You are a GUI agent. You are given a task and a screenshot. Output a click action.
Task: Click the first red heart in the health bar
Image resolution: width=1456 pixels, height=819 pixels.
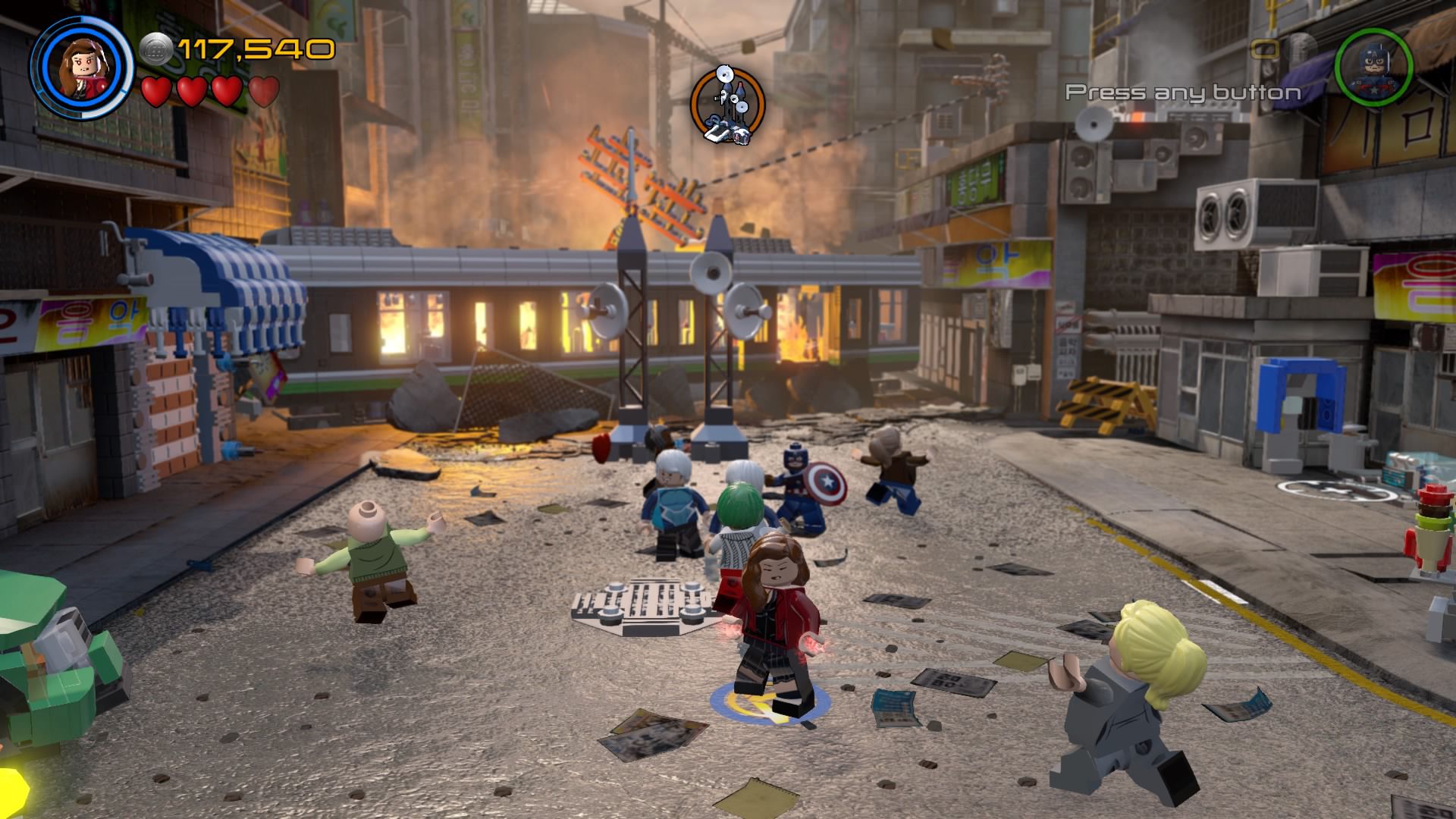pyautogui.click(x=157, y=93)
